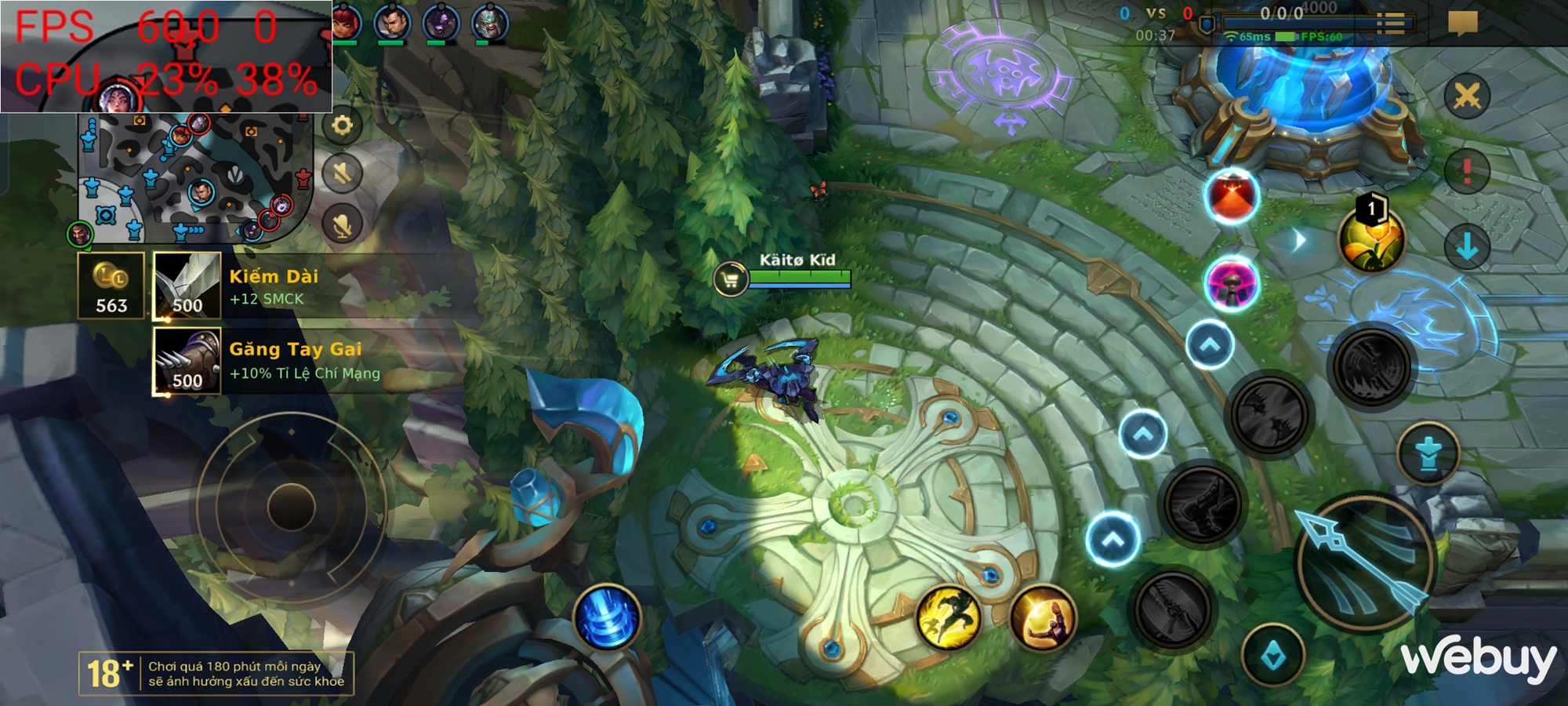
Task: Toggle the speaker mute button
Action: pyautogui.click(x=342, y=173)
